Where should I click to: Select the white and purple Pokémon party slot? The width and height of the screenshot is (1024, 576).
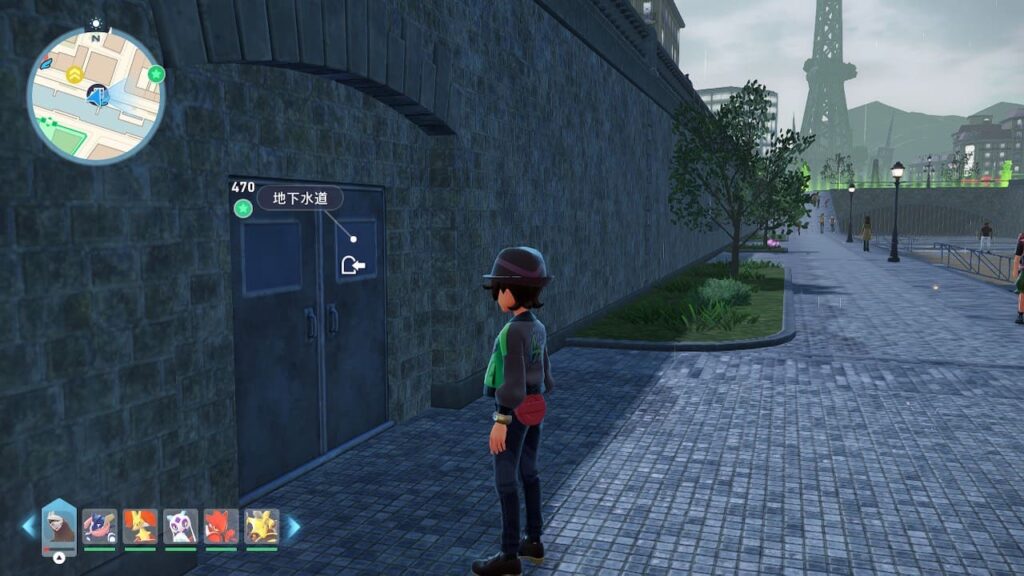[x=180, y=526]
